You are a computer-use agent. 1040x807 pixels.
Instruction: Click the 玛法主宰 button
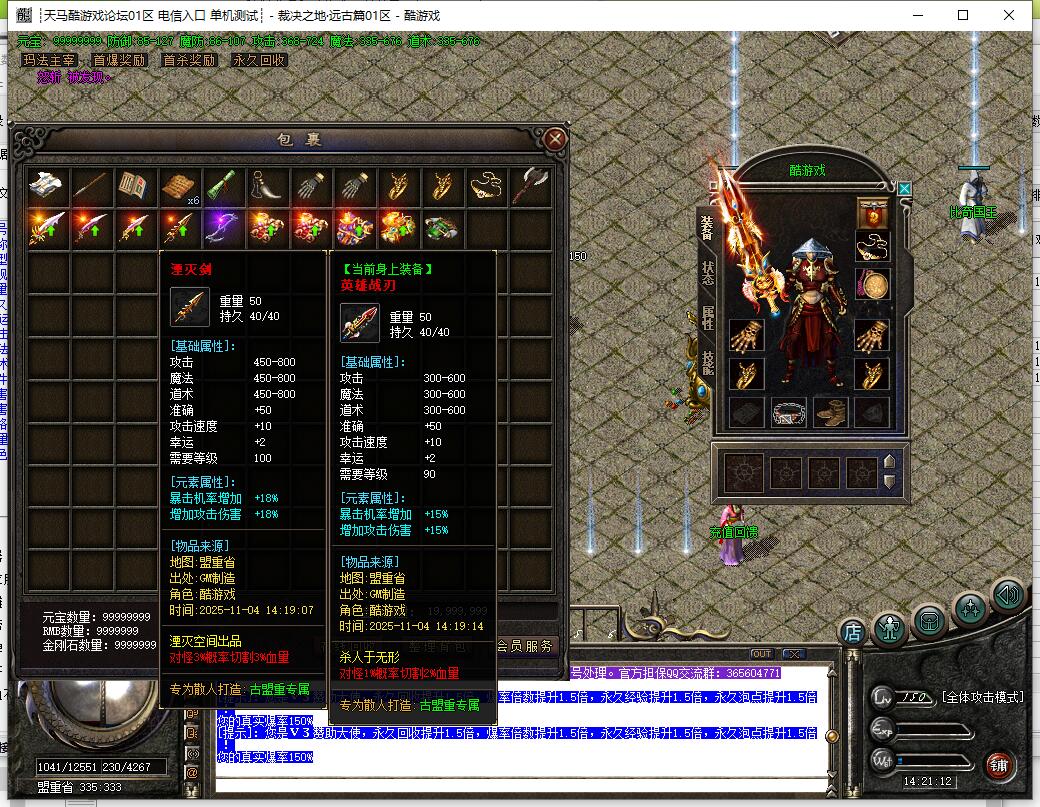50,60
